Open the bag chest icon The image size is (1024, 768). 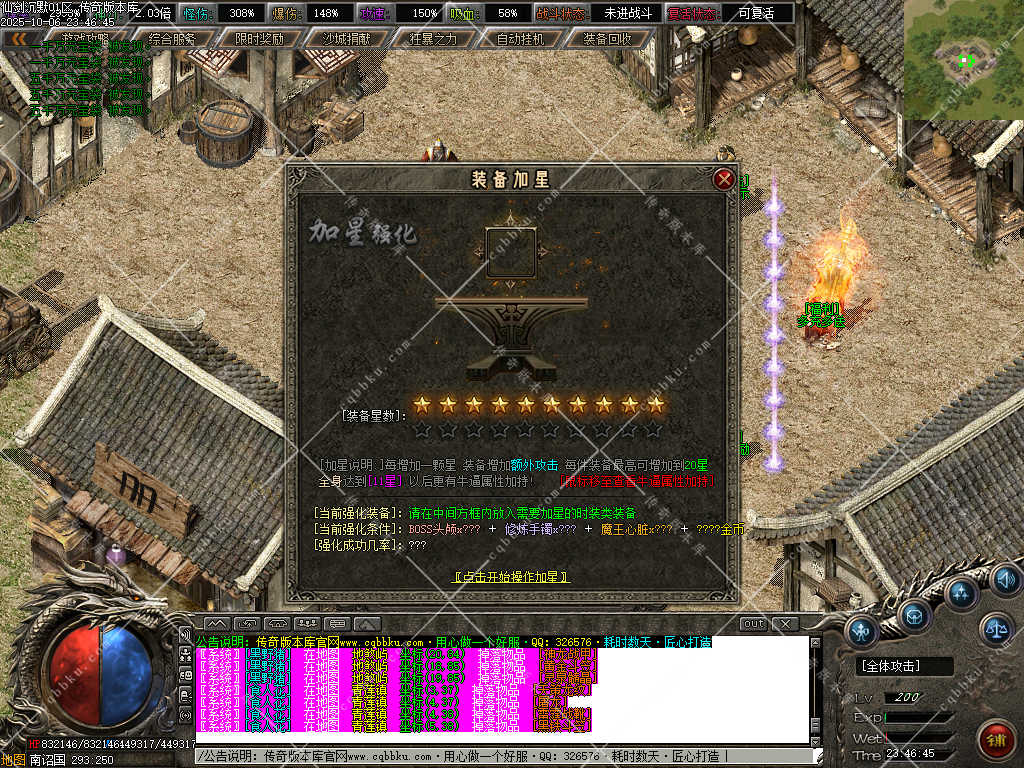pos(913,615)
